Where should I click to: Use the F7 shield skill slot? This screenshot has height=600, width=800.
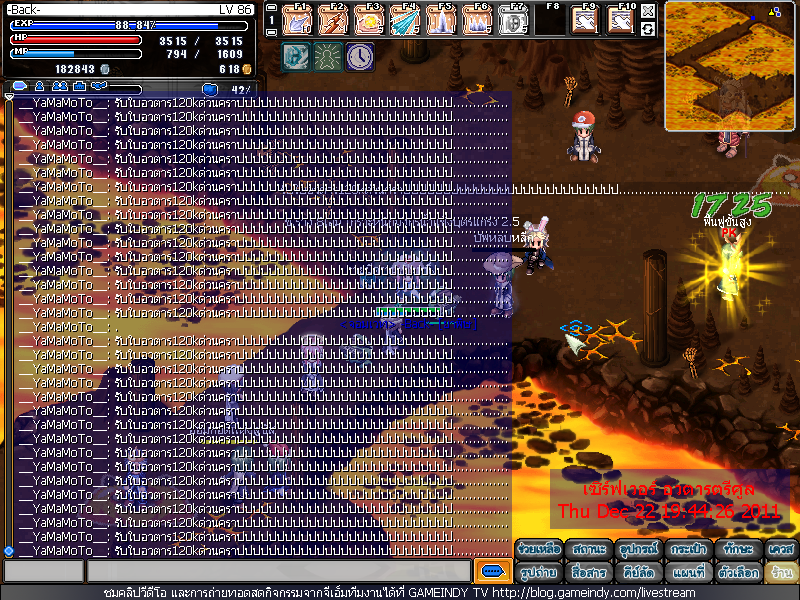pyautogui.click(x=512, y=20)
